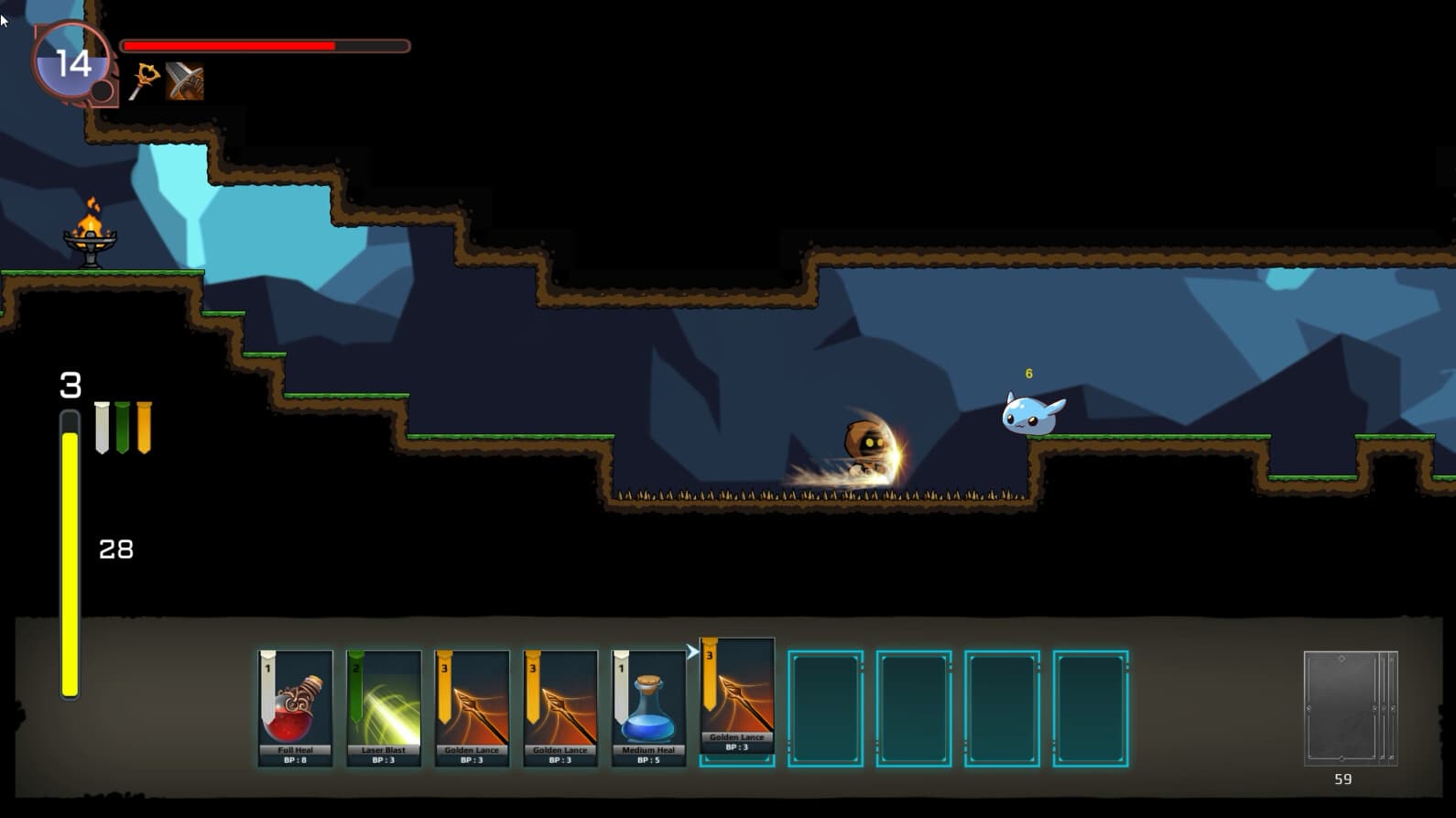Viewport: 1456px width, 818px height.
Task: Play the Medium Heal card
Action: click(647, 705)
